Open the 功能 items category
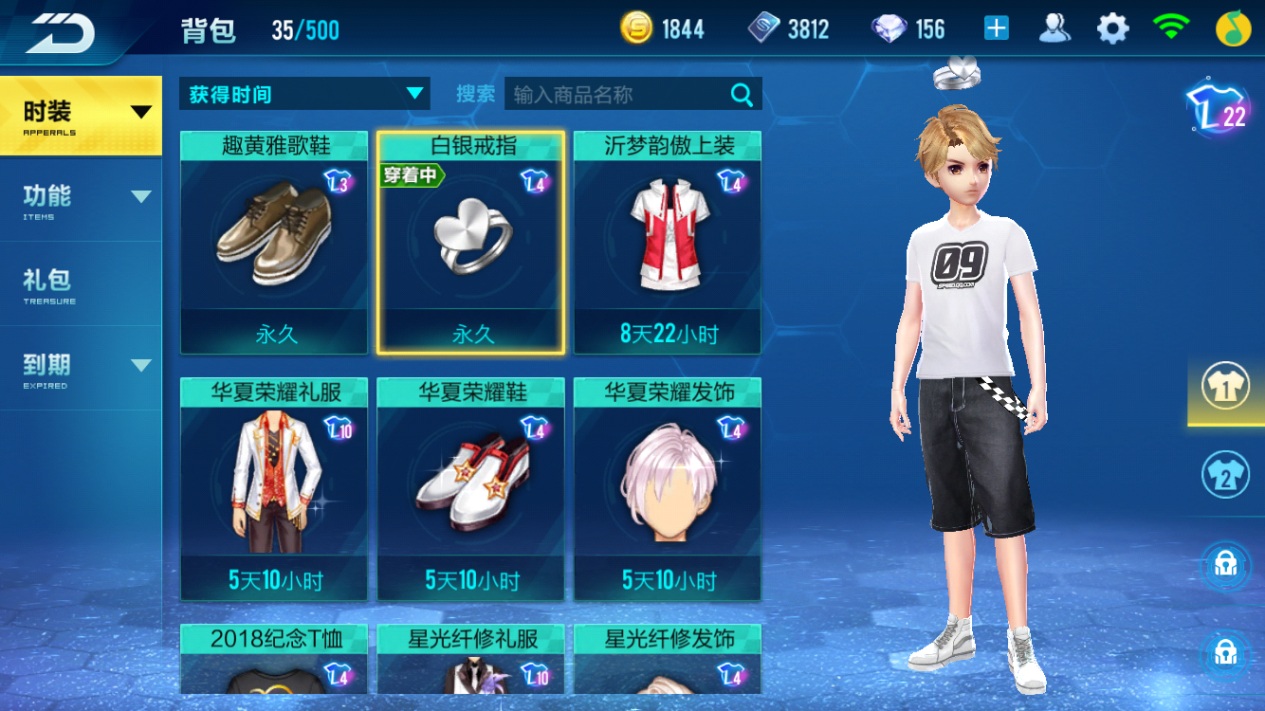The height and width of the screenshot is (711, 1265). tap(80, 199)
